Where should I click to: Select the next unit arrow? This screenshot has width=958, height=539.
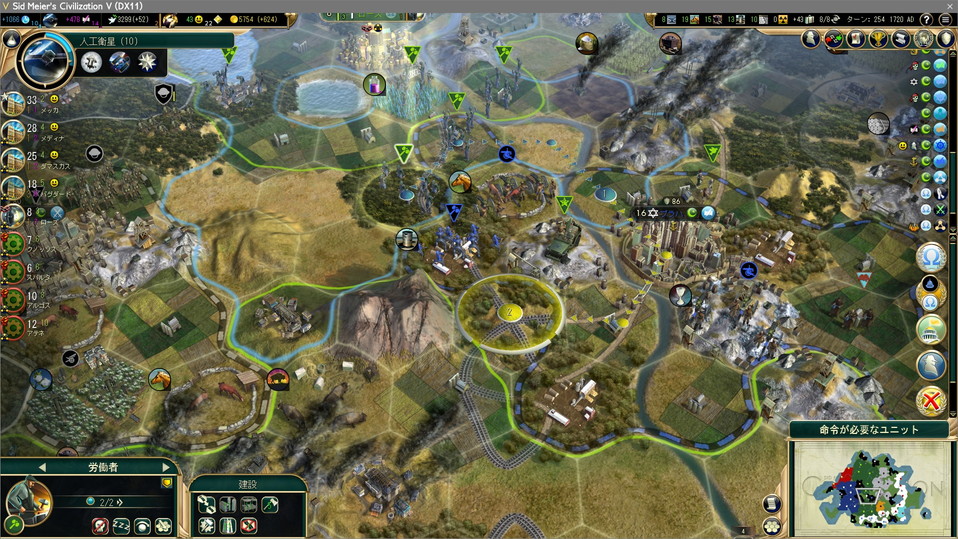tap(166, 467)
